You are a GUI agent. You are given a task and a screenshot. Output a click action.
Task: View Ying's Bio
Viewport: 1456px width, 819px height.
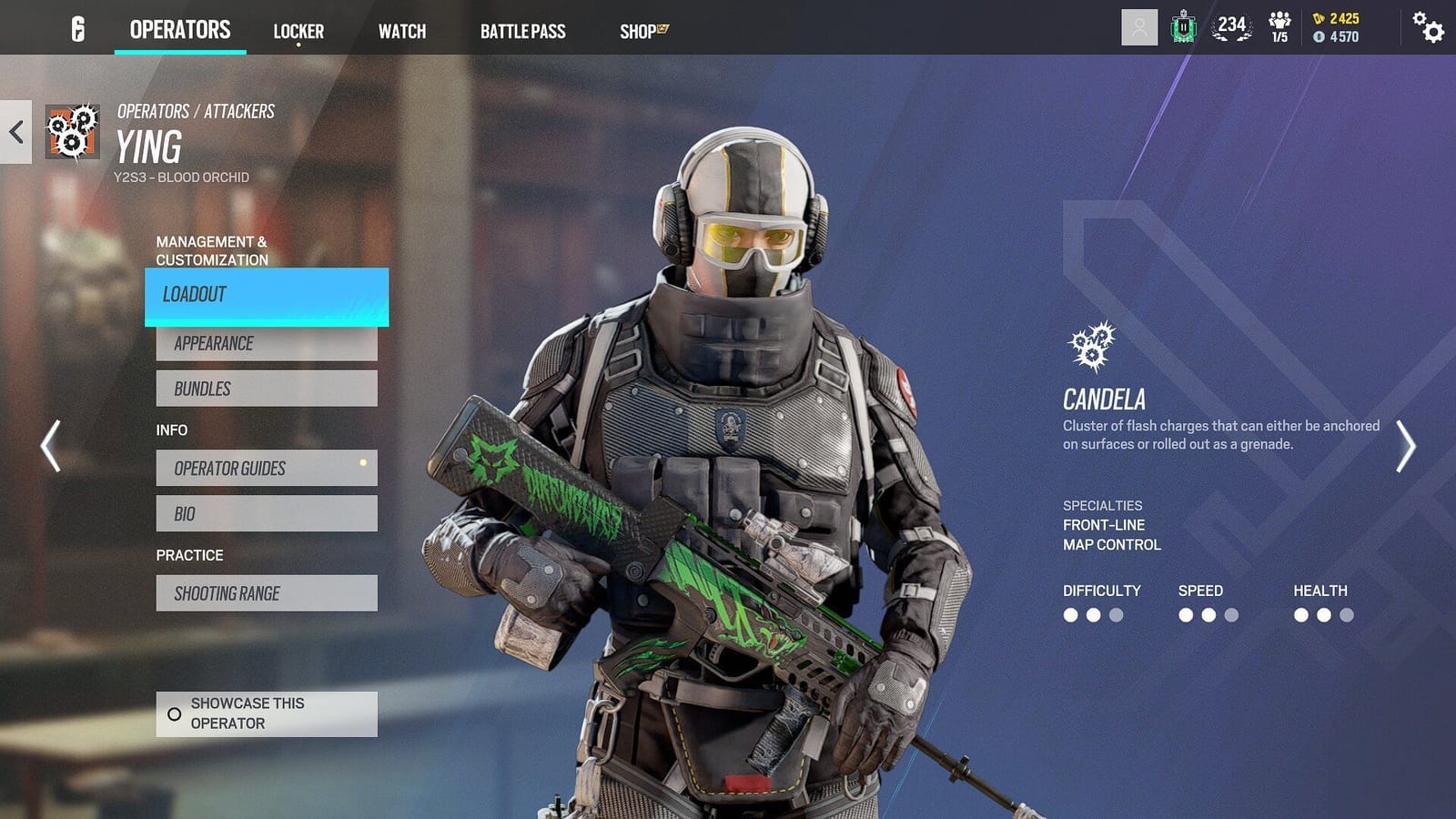click(267, 513)
